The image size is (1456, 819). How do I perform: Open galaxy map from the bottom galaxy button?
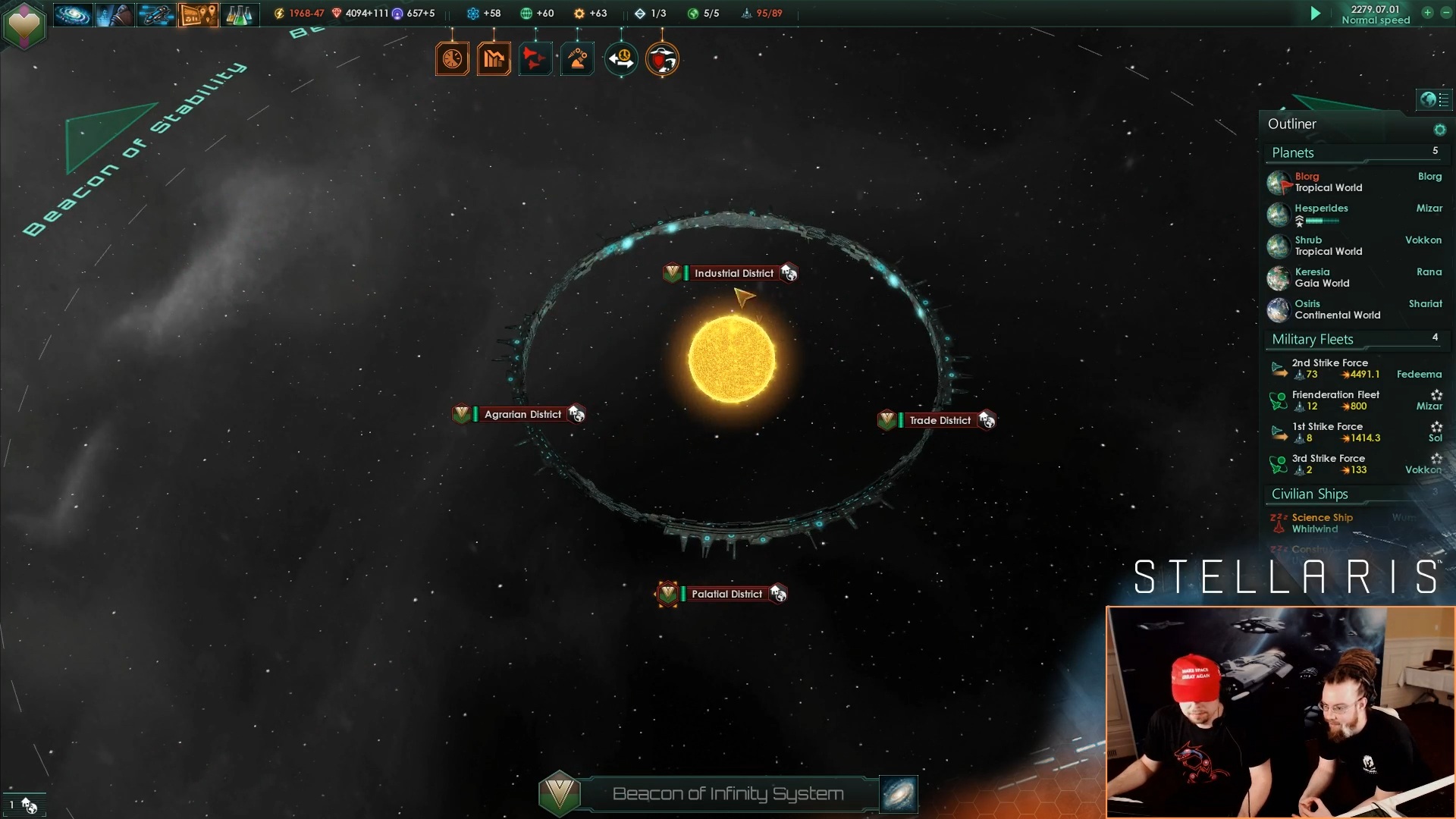(899, 794)
